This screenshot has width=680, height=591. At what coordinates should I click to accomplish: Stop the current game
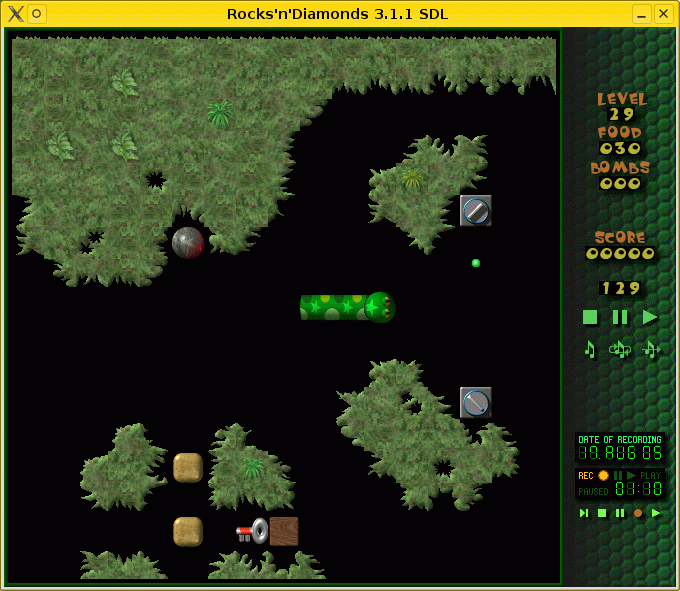point(590,317)
